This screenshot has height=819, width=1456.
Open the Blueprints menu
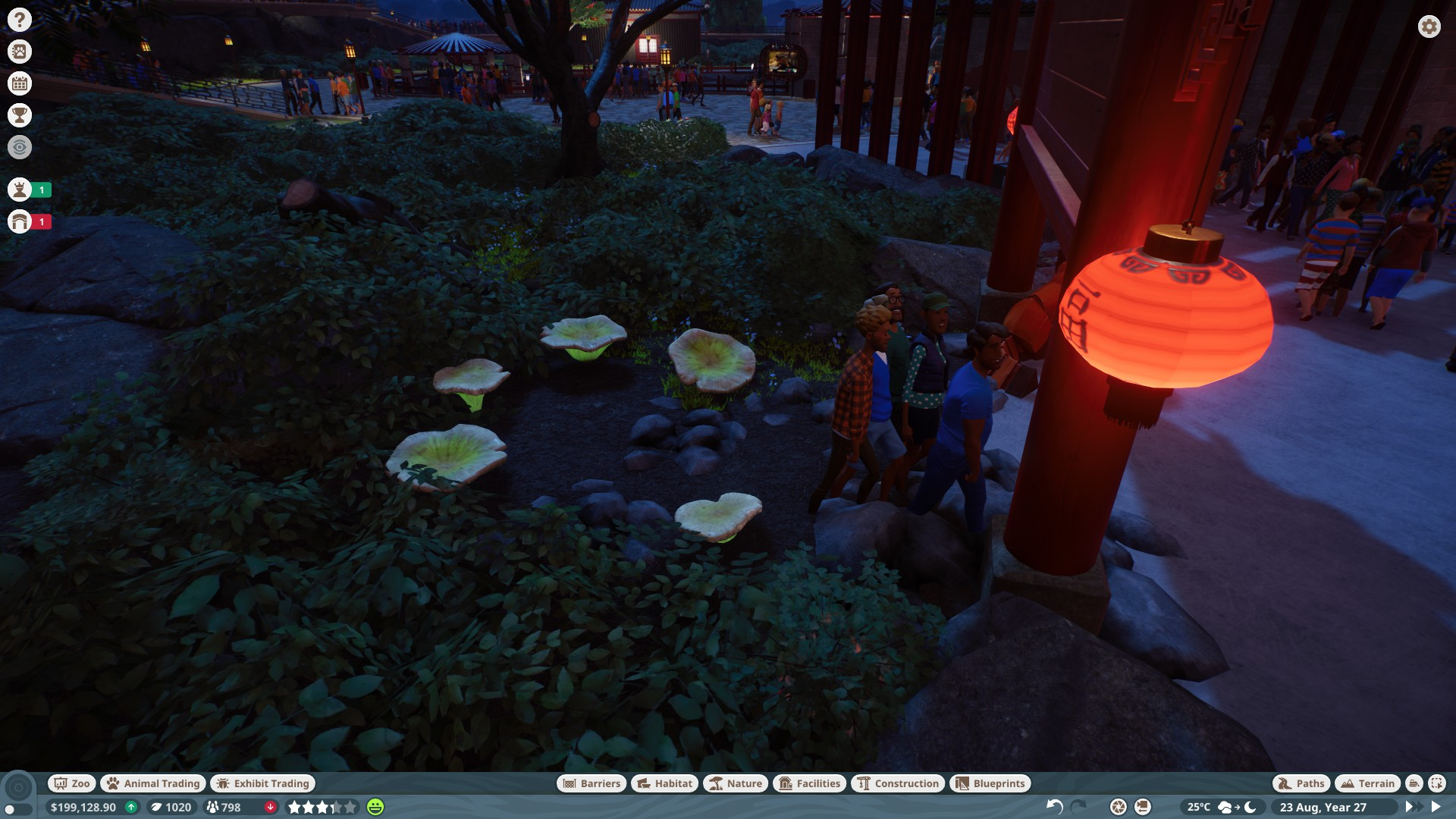990,783
